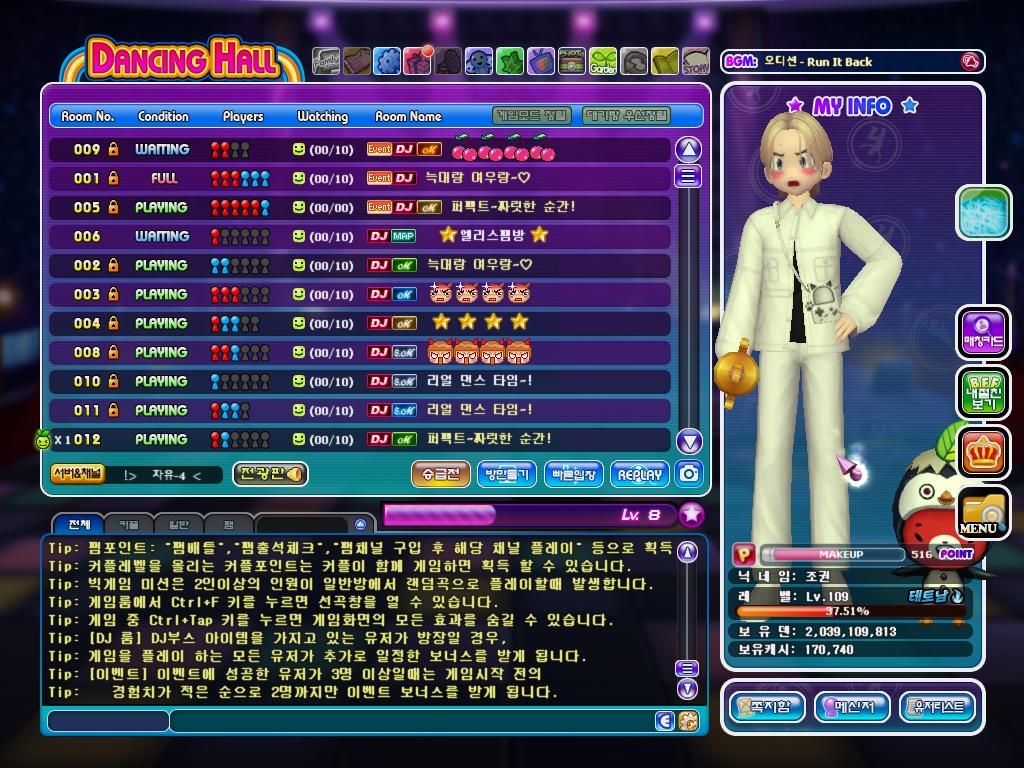The width and height of the screenshot is (1024, 768).
Task: Create a room with 방만들기
Action: (507, 474)
